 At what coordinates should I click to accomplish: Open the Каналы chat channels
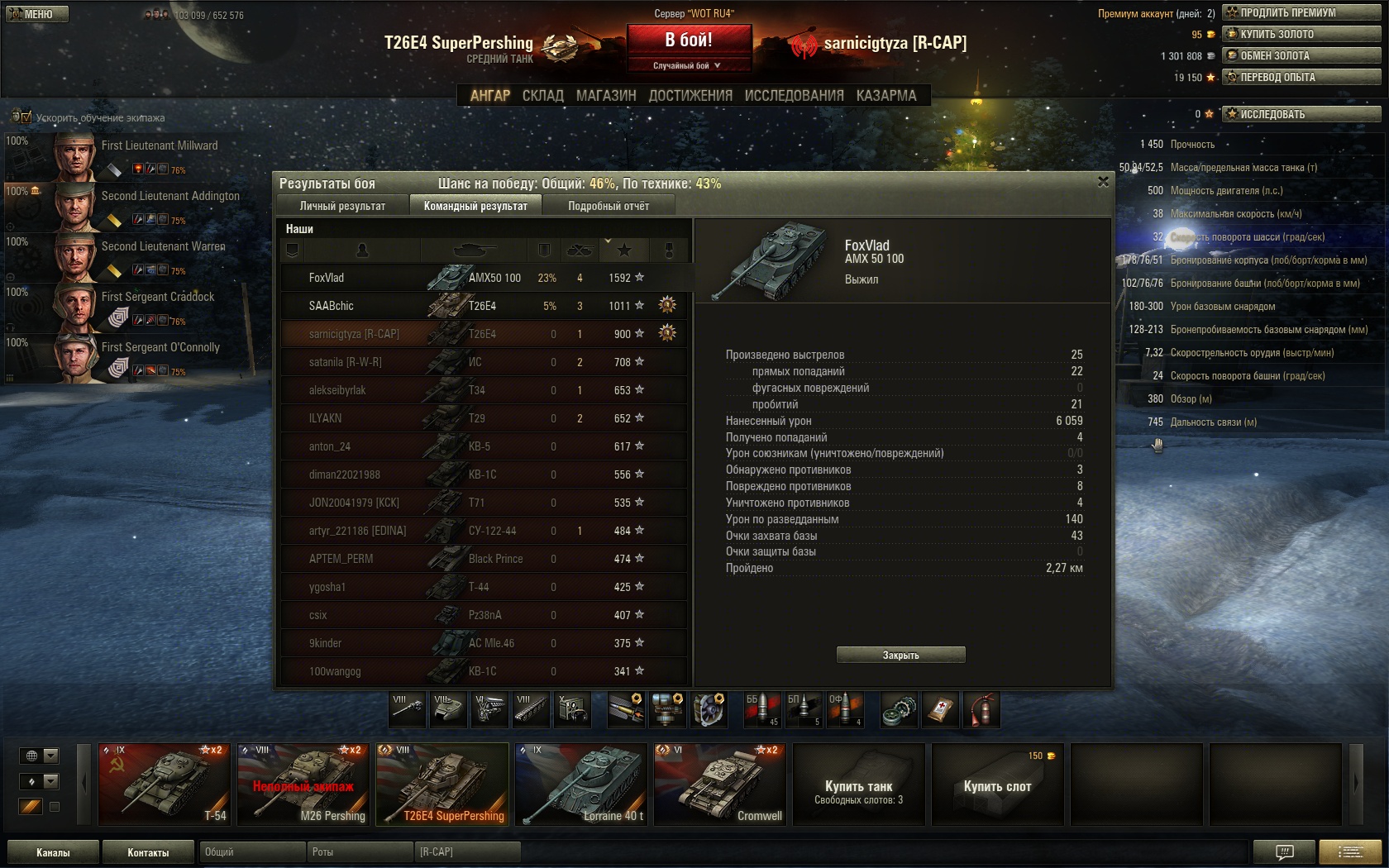click(53, 852)
